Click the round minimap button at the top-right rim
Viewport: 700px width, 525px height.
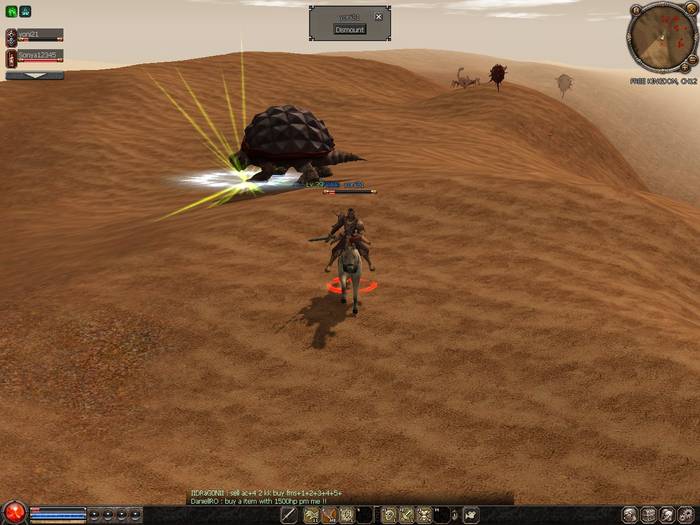[x=690, y=10]
